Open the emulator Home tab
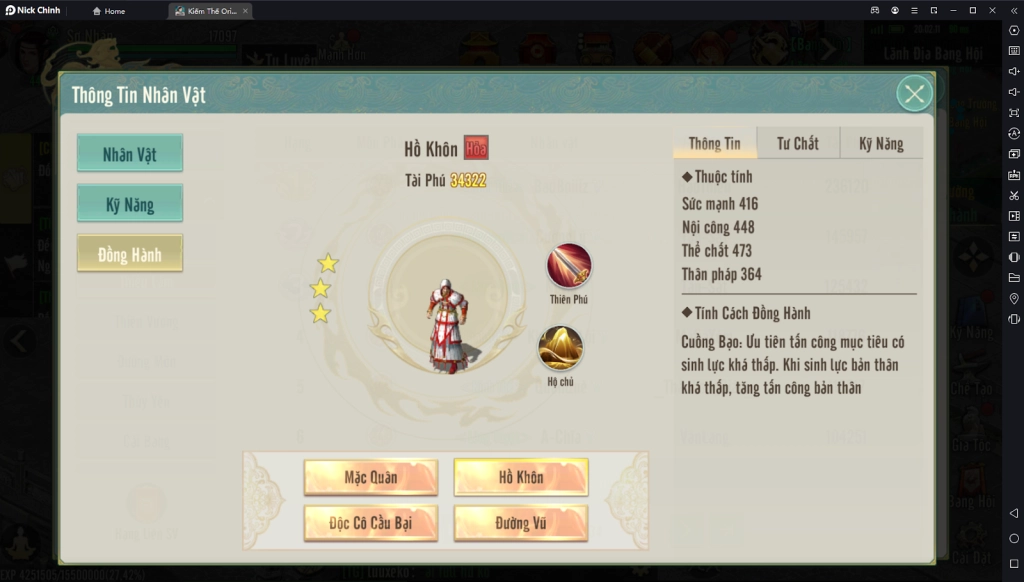1024x582 pixels. click(x=109, y=11)
